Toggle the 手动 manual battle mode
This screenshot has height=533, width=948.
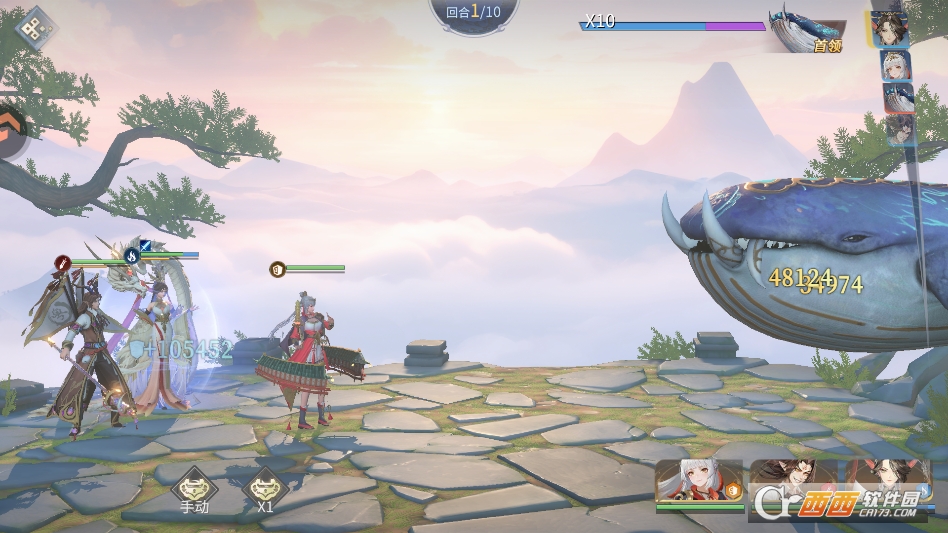coord(193,488)
